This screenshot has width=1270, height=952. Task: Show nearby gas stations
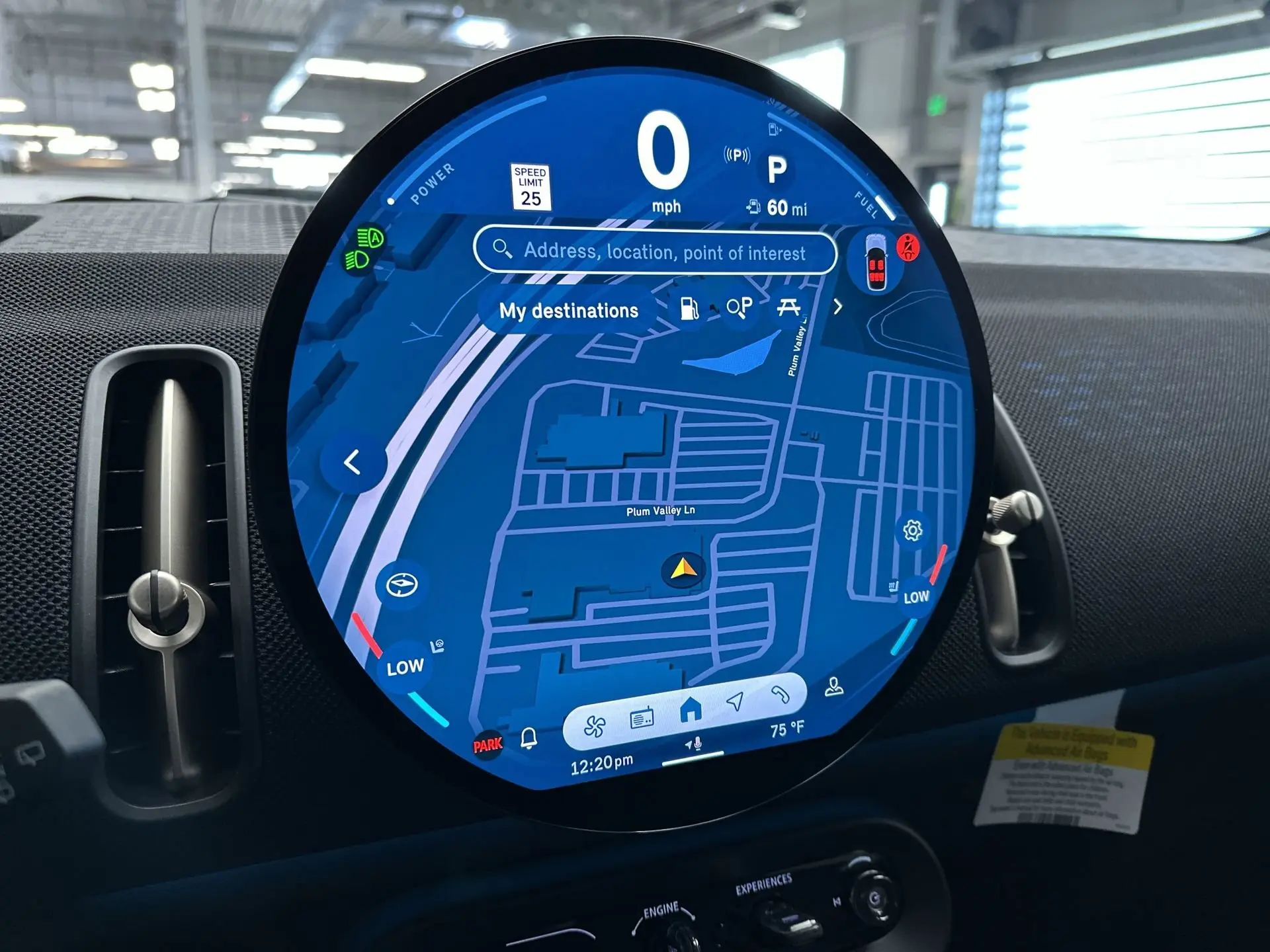[x=689, y=308]
